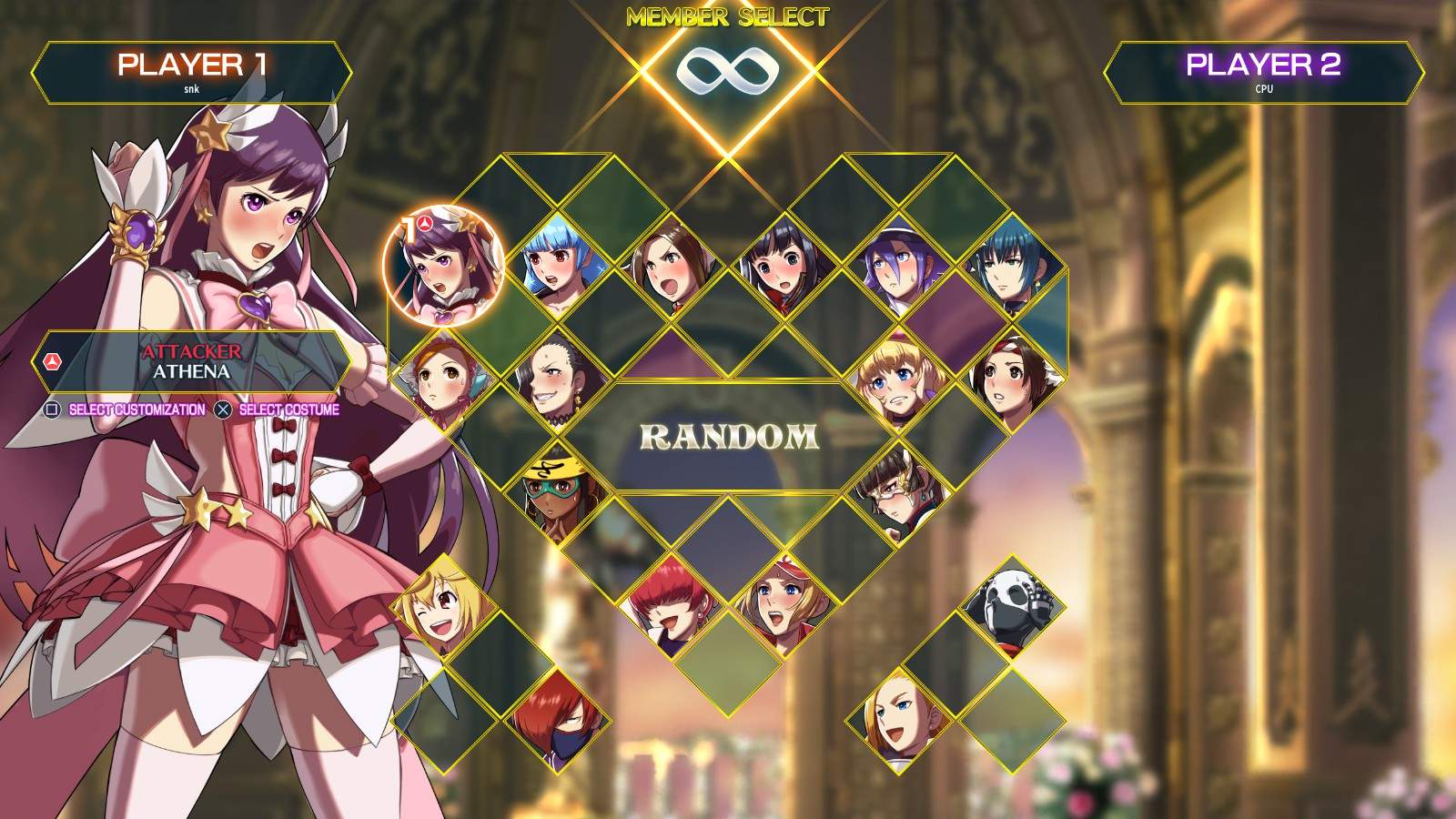Select the short-haired blonde portrait near bottom right
This screenshot has width=1456, height=819.
896,719
